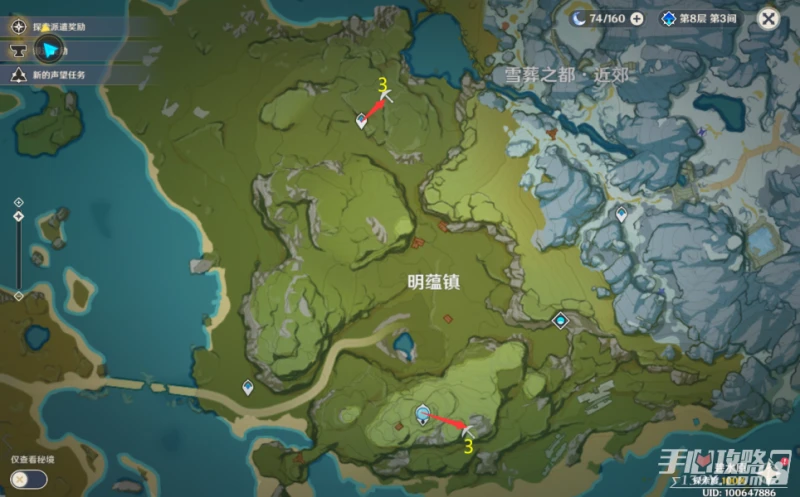Select the anvil forging notification entry
The image size is (800, 497).
click(18, 48)
